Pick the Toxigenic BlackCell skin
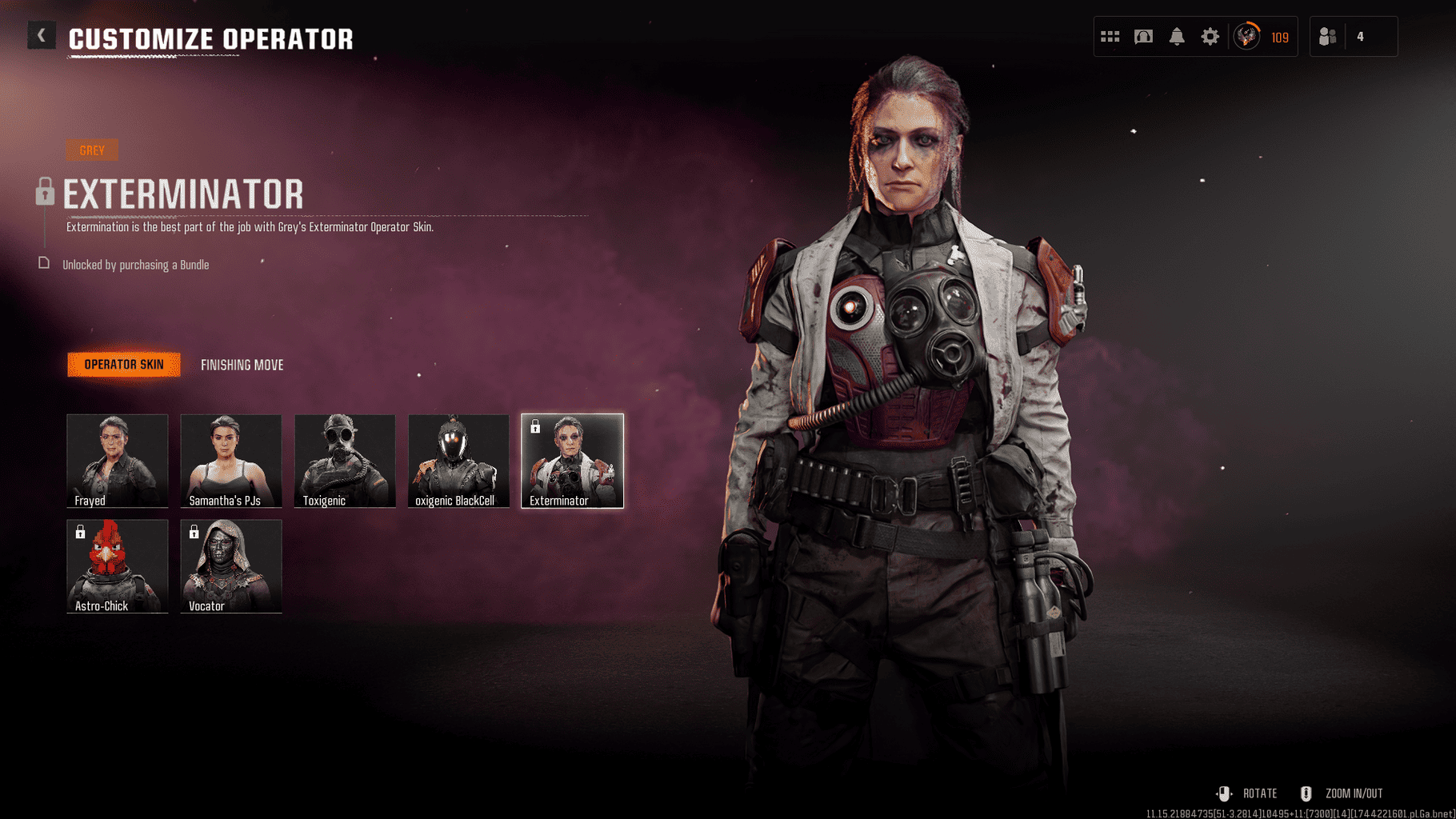Image resolution: width=1456 pixels, height=819 pixels. pyautogui.click(x=458, y=460)
